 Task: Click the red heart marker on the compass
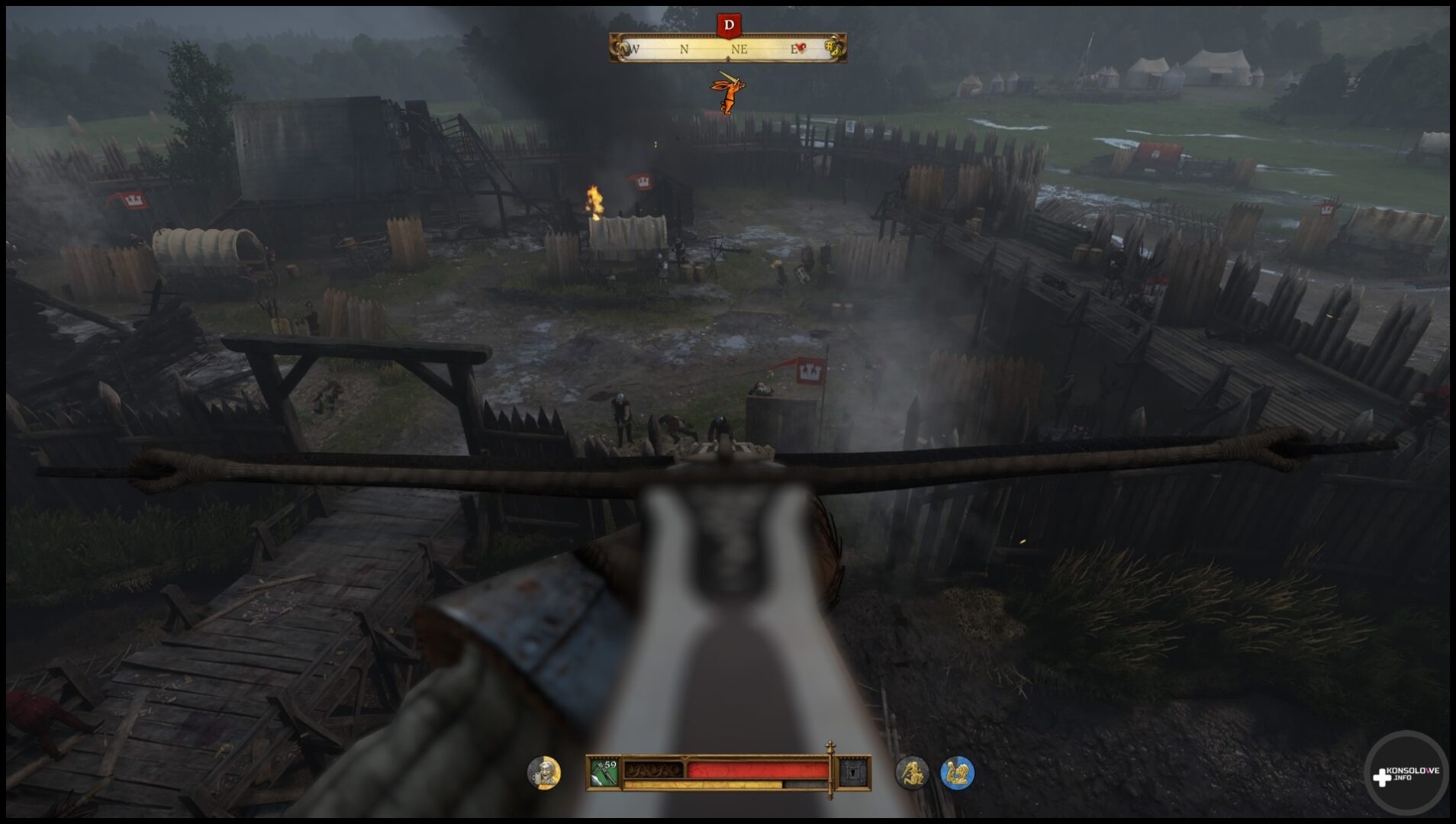pyautogui.click(x=800, y=48)
